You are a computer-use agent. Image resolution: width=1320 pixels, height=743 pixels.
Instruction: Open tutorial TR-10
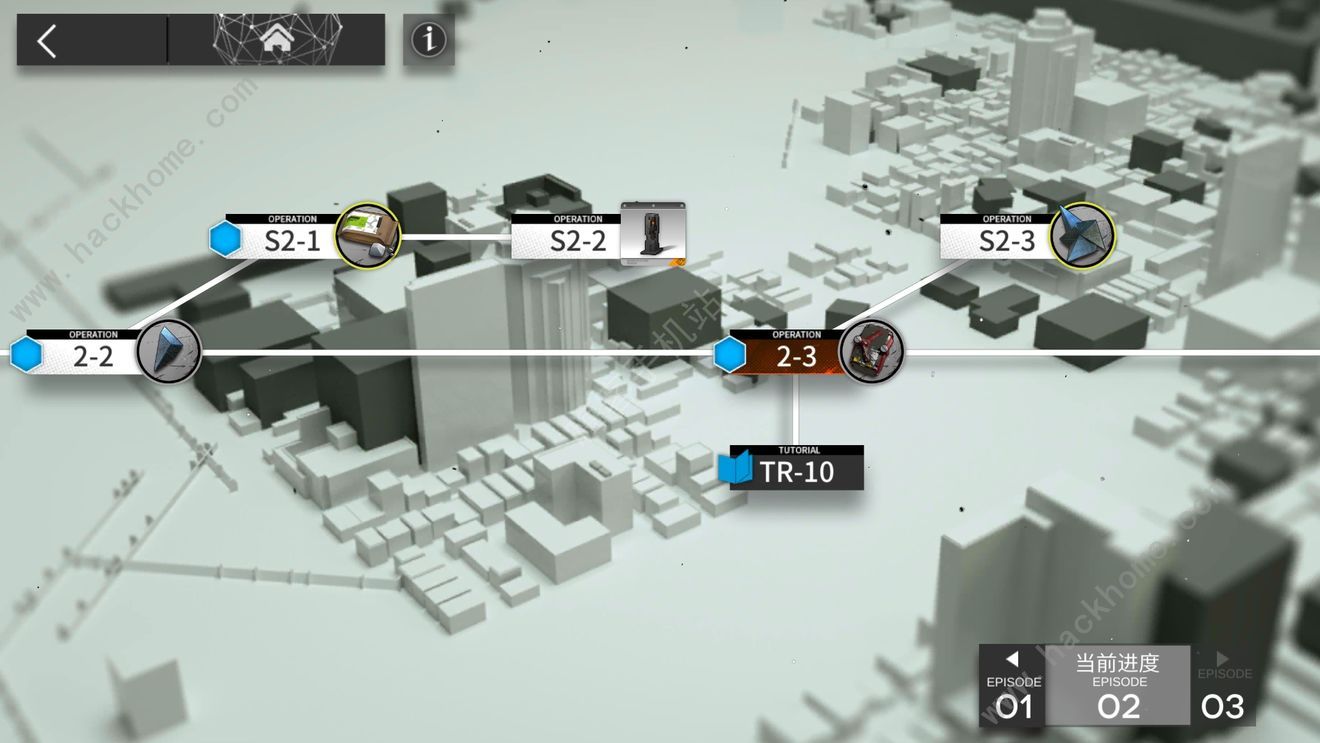tap(796, 470)
